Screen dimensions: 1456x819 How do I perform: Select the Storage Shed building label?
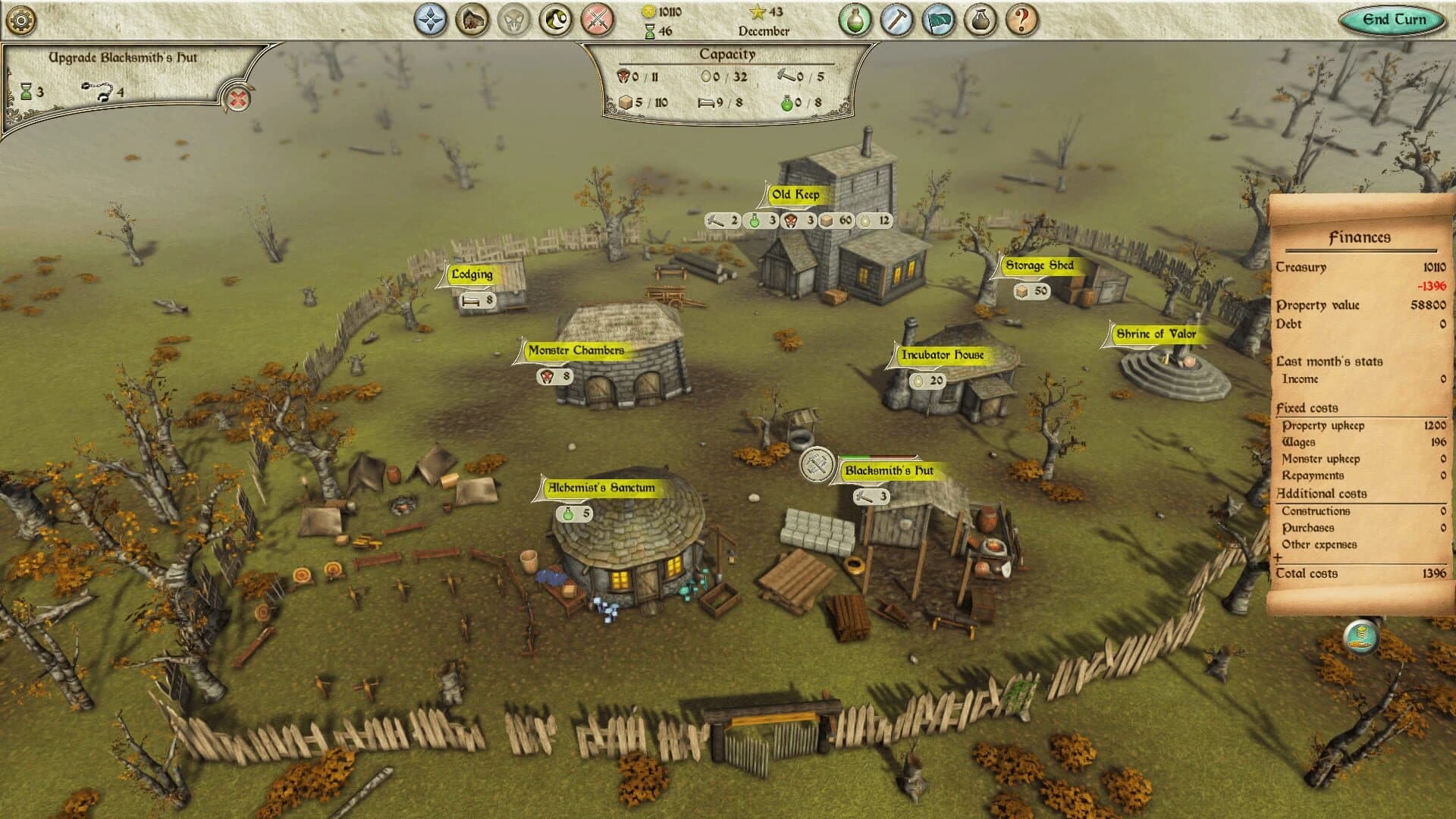tap(1040, 266)
